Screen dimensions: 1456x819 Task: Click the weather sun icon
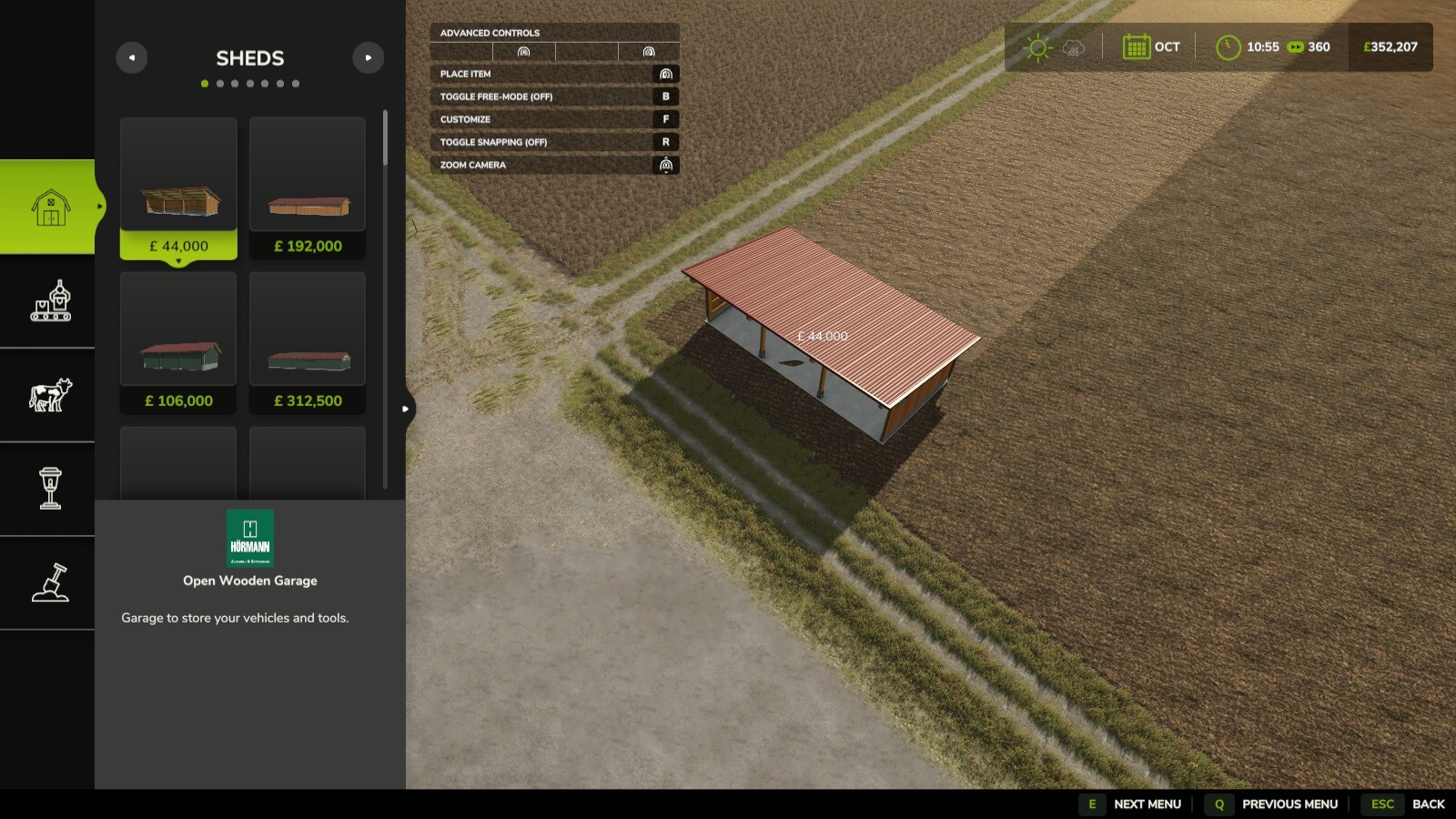point(1037,45)
